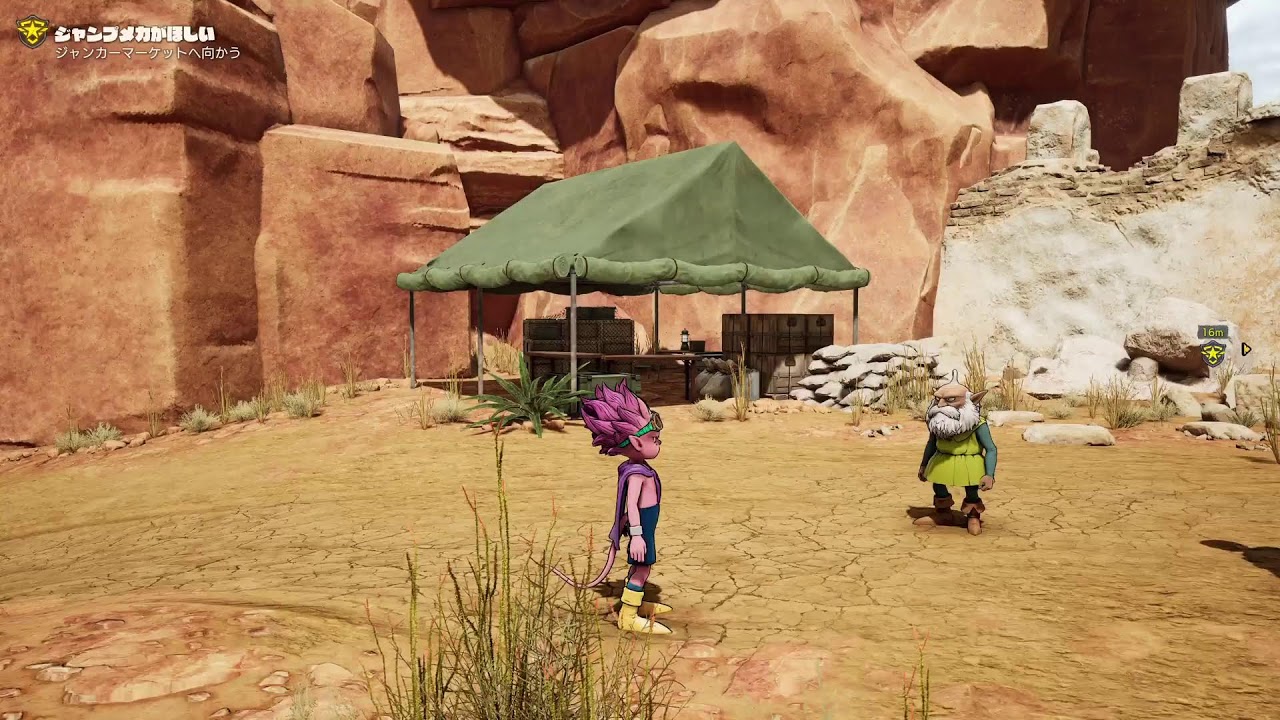Select the quest tracker star badge
1280x720 pixels.
coord(33,32)
